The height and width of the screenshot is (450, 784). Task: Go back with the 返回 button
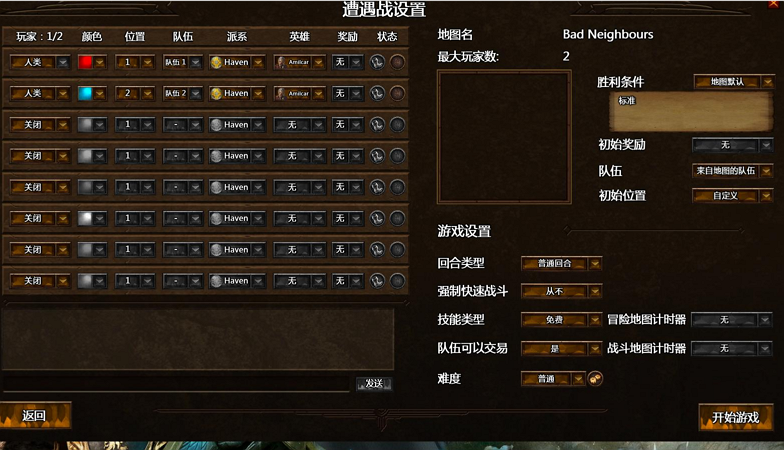pos(35,416)
